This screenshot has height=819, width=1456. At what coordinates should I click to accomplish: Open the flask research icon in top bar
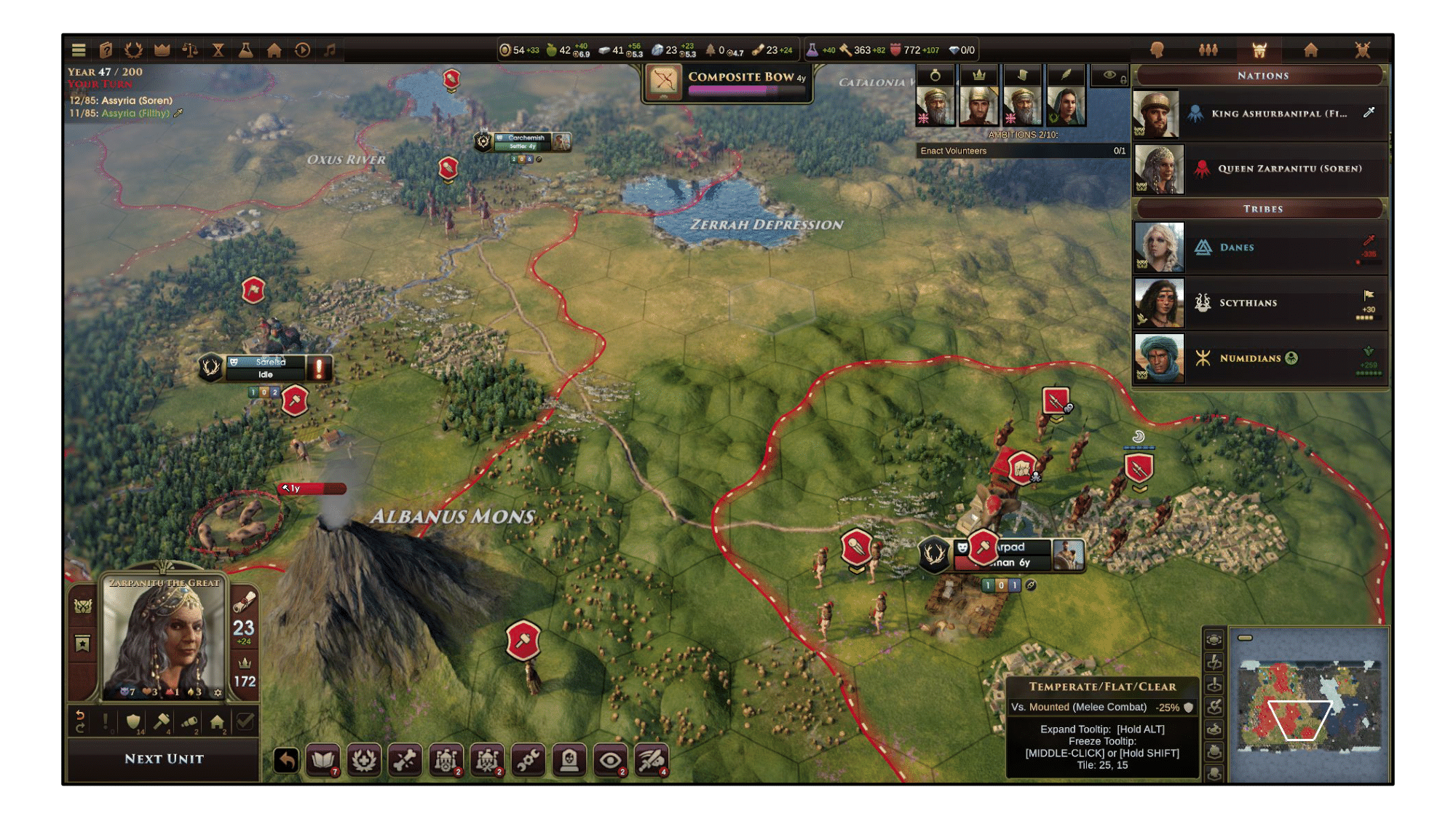pos(246,50)
